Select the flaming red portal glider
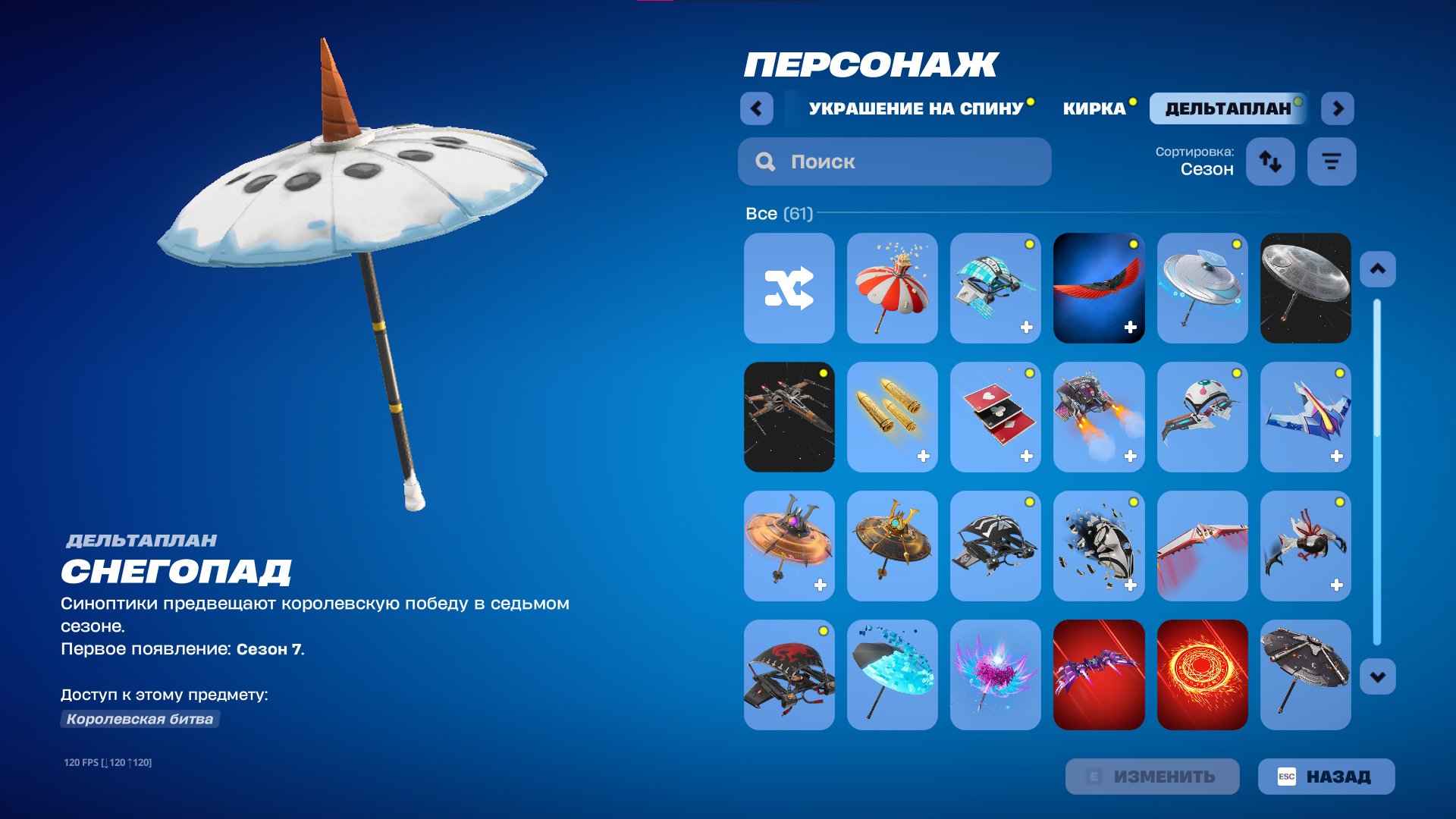1456x819 pixels. 1202,676
